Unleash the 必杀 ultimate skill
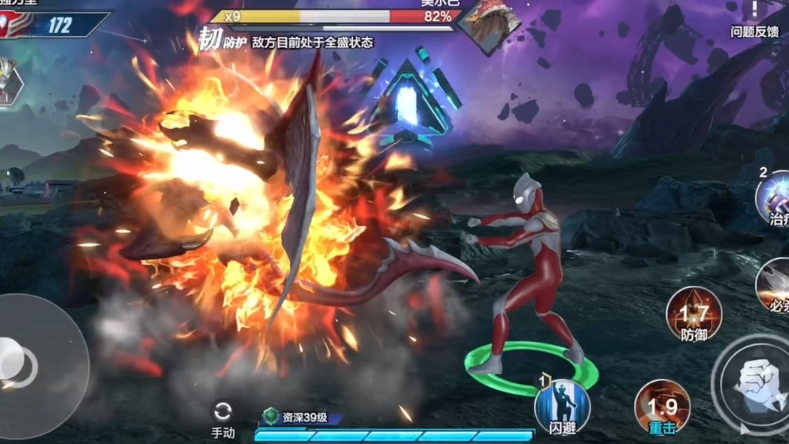The width and height of the screenshot is (789, 444). tap(775, 283)
